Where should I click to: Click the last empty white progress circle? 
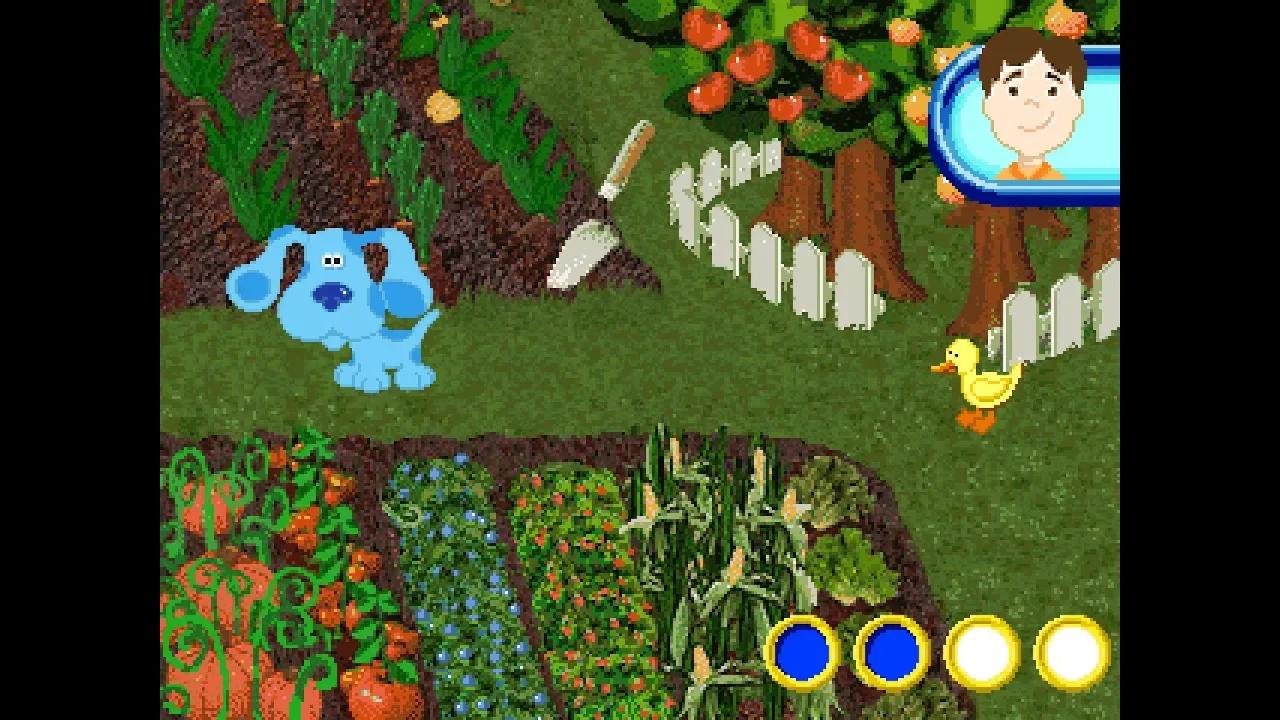(1068, 653)
